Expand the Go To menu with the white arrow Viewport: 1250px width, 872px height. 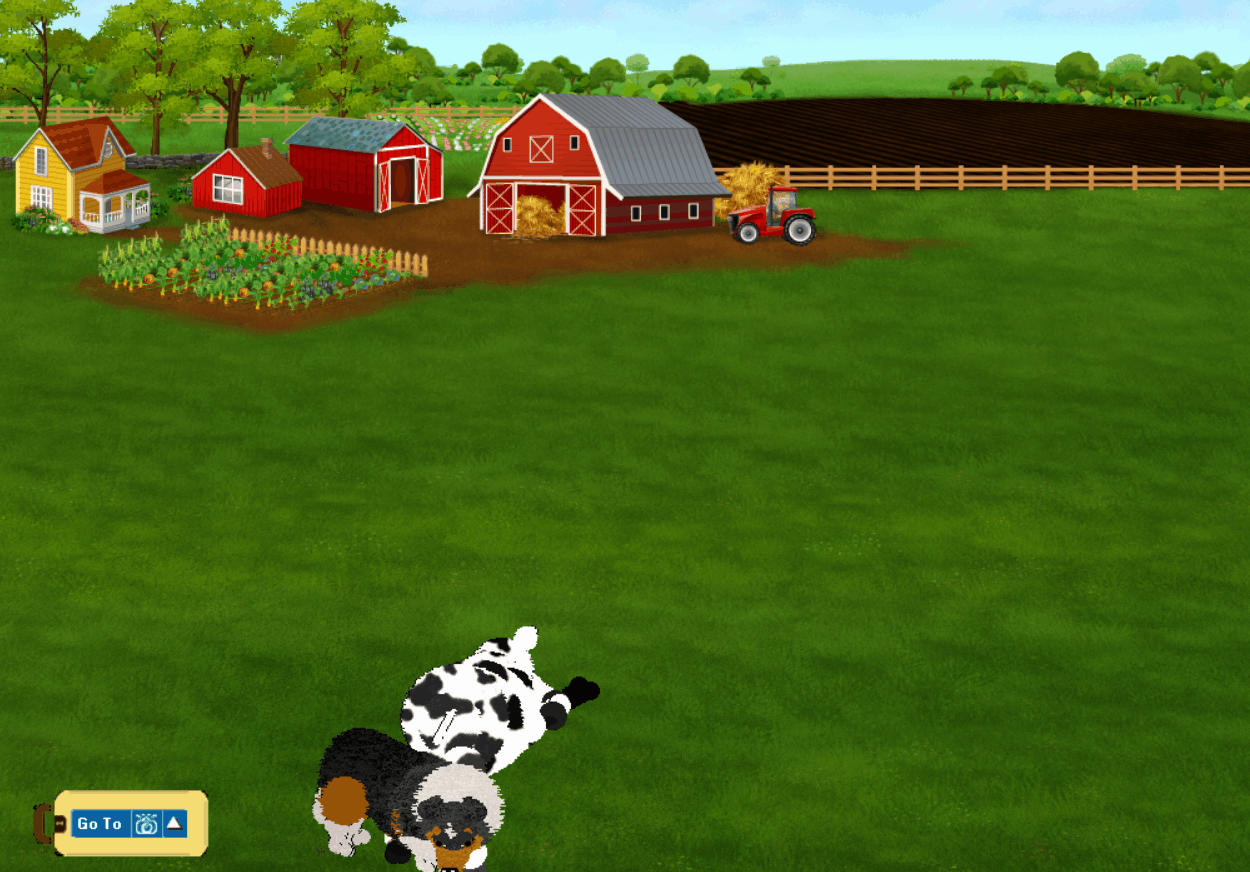pos(174,823)
